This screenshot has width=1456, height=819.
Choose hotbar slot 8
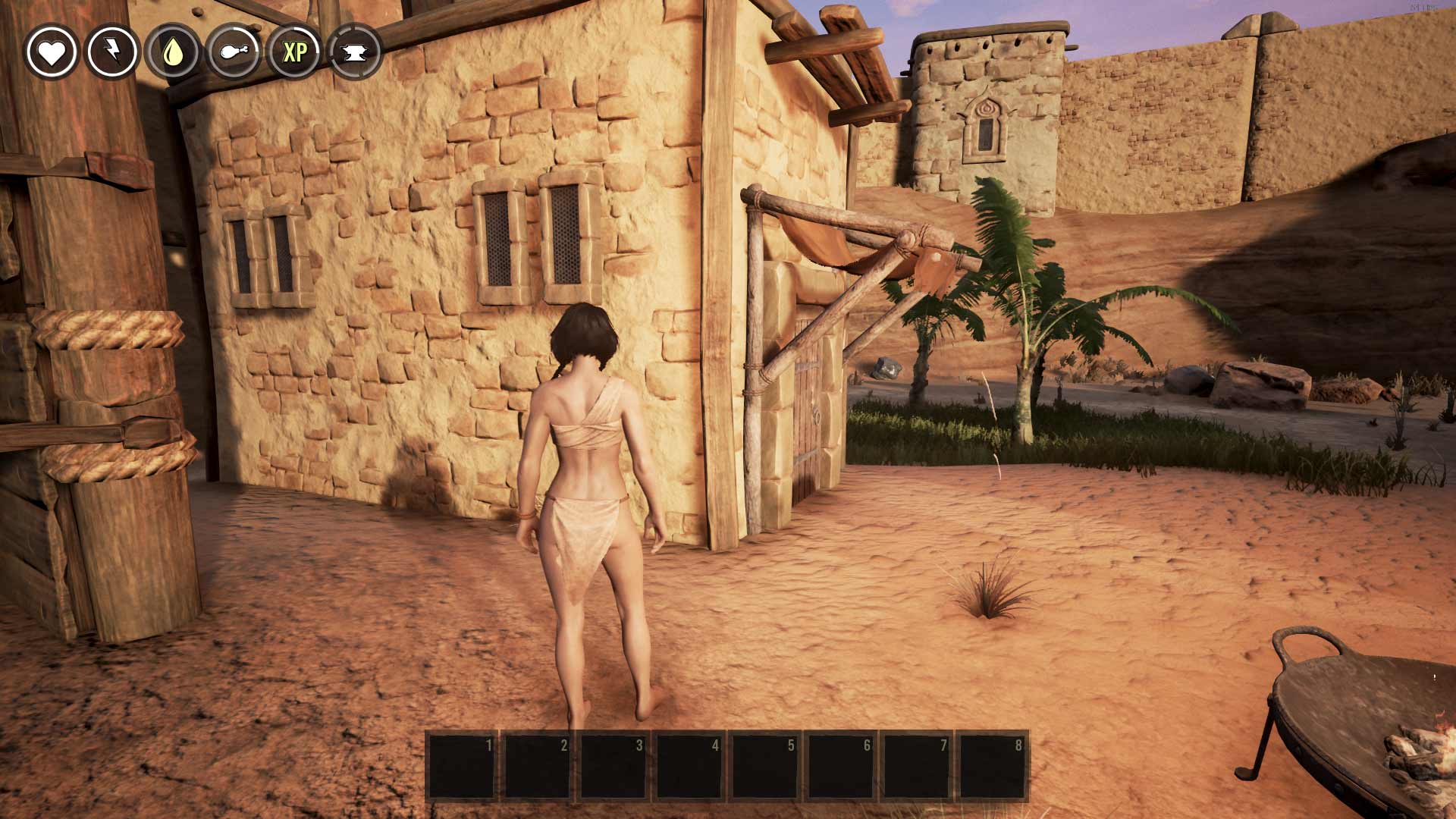tap(993, 766)
